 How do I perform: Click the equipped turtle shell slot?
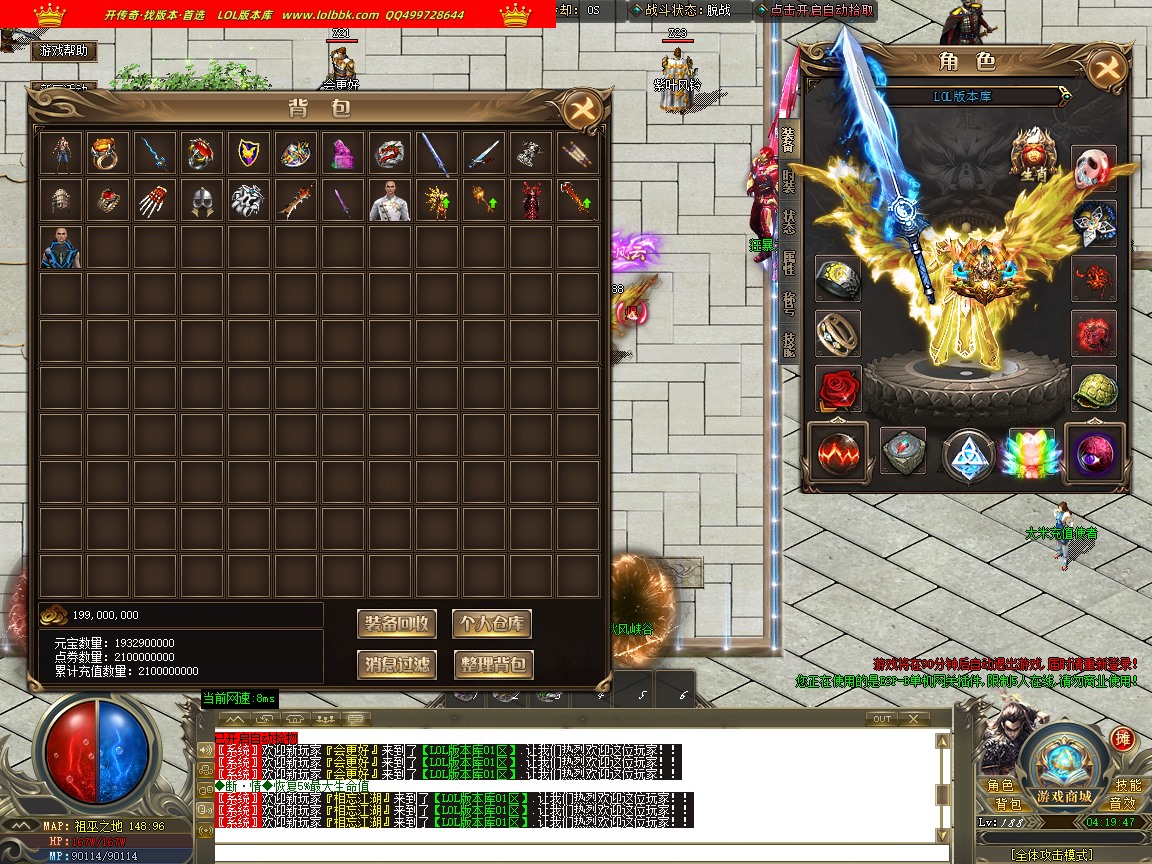pos(1094,388)
